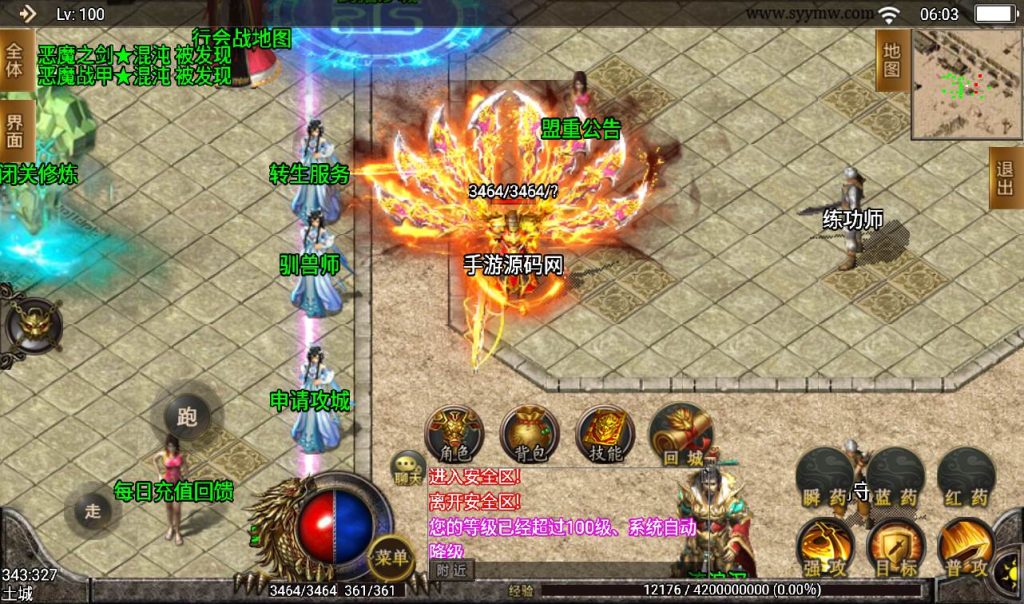Open the 技能 skills book

point(605,433)
